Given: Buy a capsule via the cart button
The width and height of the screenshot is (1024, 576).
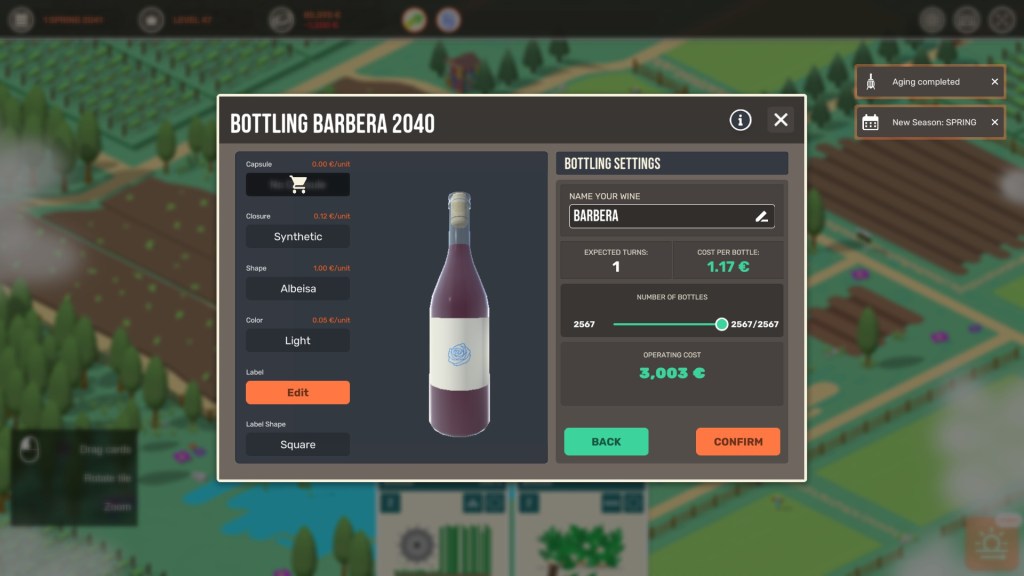Looking at the screenshot, I should (298, 185).
